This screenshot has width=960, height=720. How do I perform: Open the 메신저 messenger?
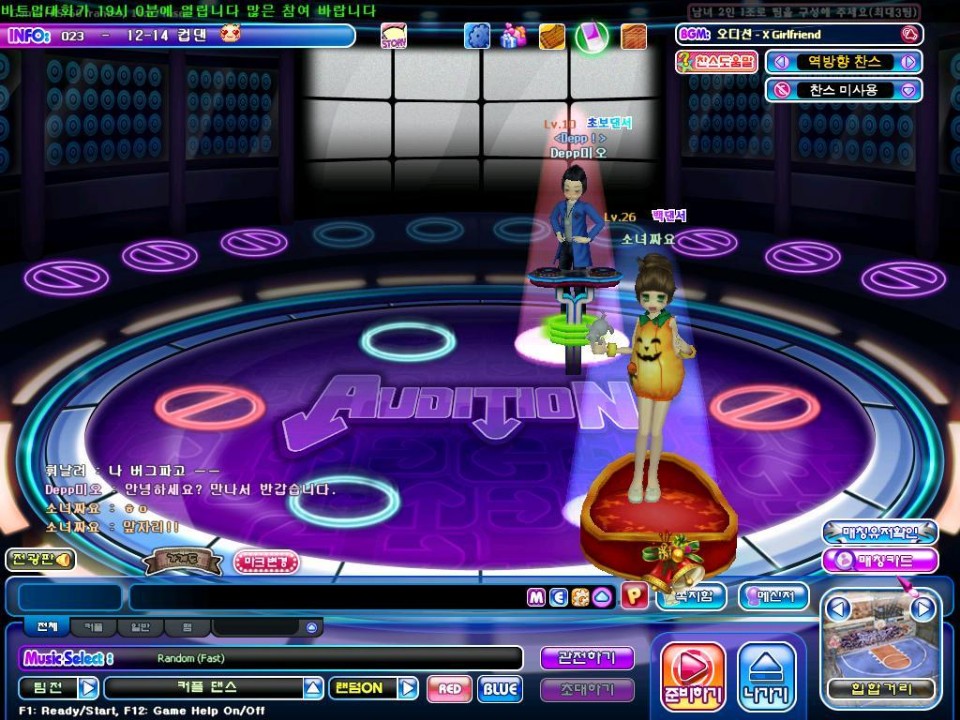pyautogui.click(x=773, y=597)
